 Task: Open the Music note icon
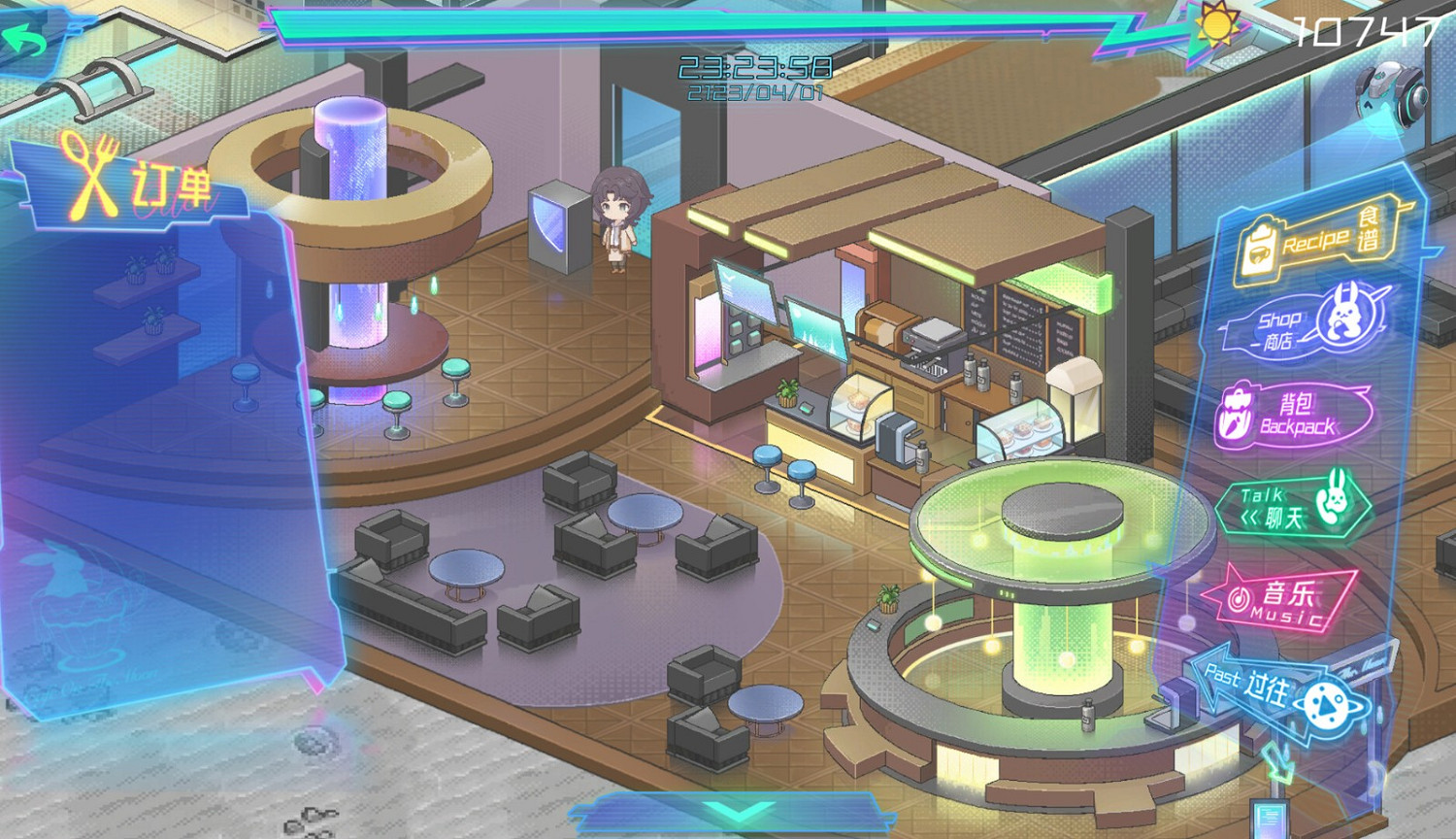[x=1240, y=596]
